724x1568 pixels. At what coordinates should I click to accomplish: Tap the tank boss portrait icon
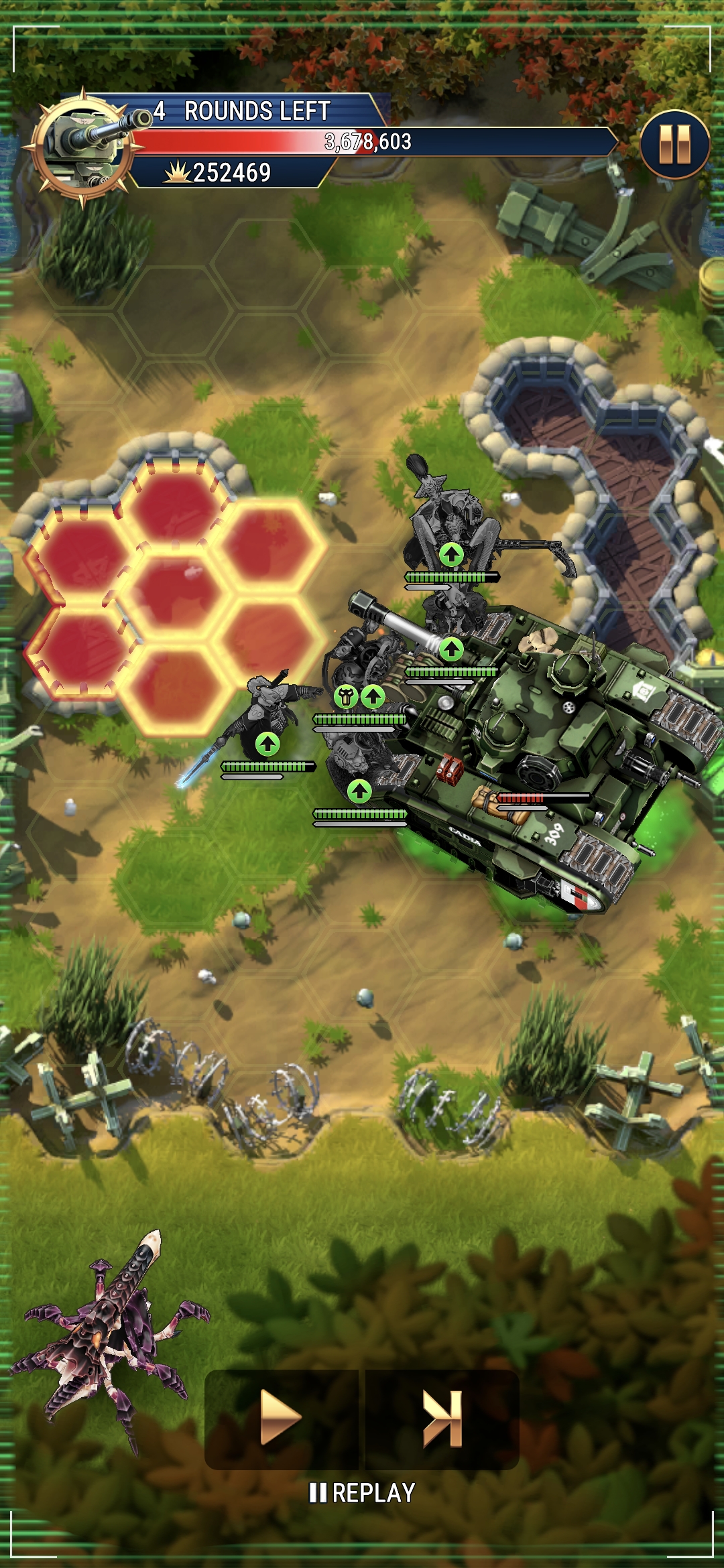(84, 145)
